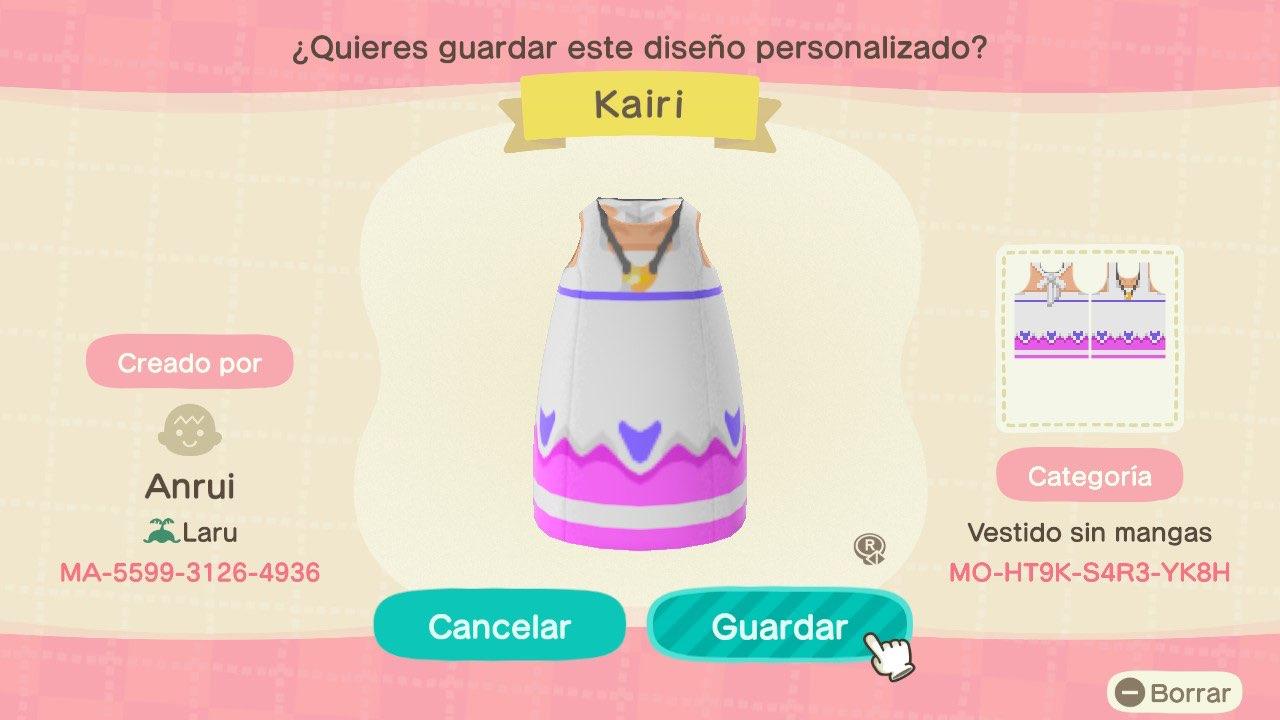The width and height of the screenshot is (1280, 720).
Task: Click the design code MO-HT9K-S4R3-YK8H
Action: 1090,573
